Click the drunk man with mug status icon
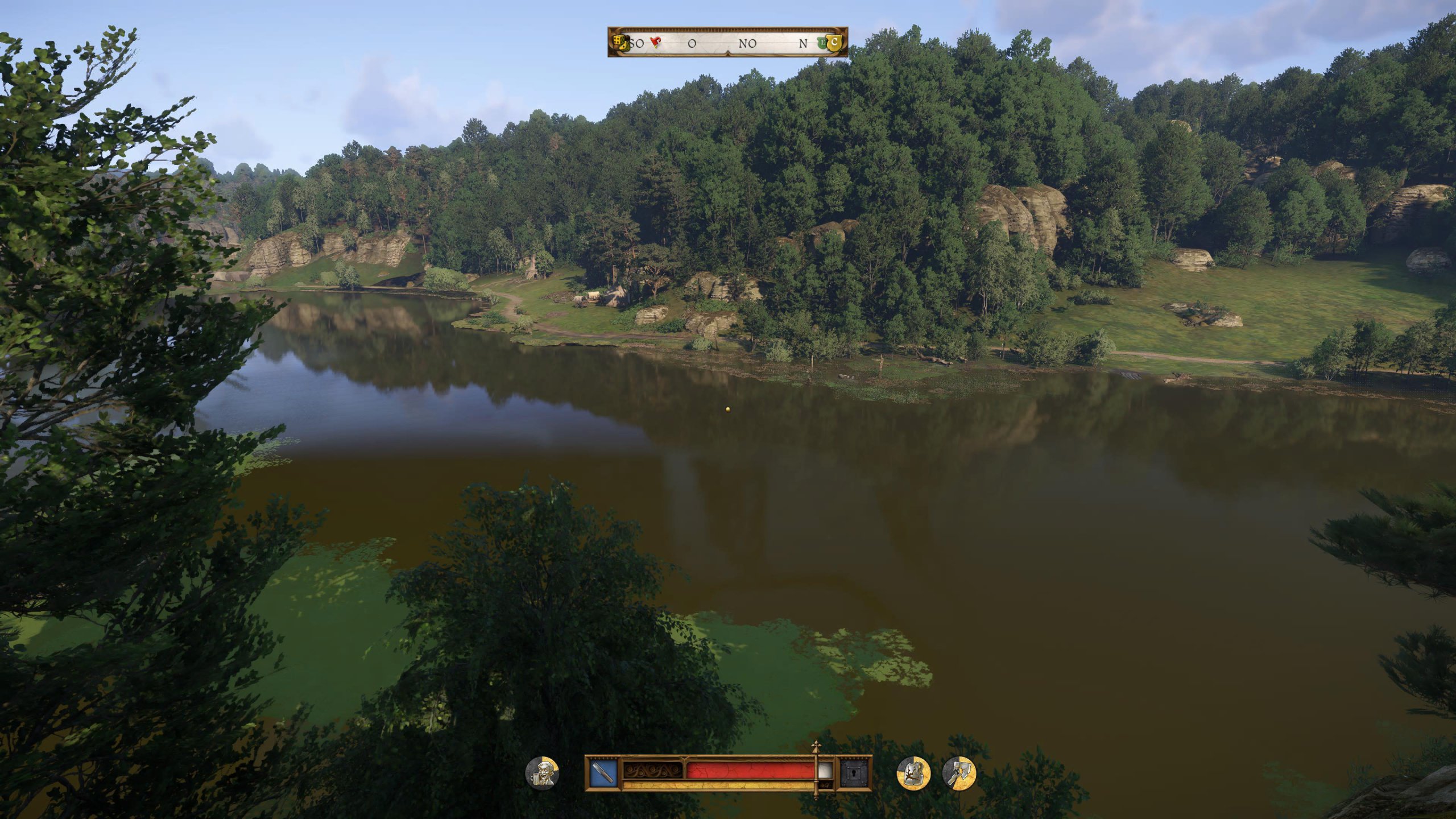The image size is (1456, 819). [542, 773]
